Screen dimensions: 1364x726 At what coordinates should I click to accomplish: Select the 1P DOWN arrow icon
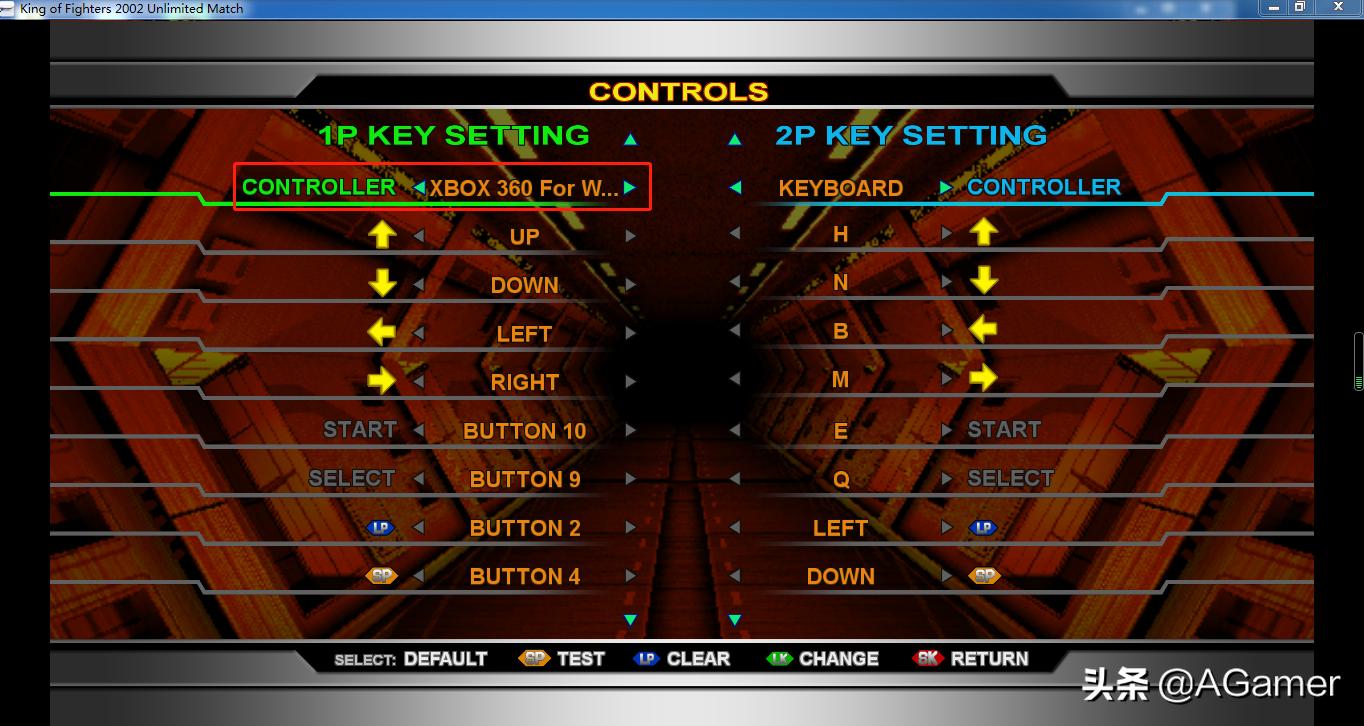coord(383,281)
